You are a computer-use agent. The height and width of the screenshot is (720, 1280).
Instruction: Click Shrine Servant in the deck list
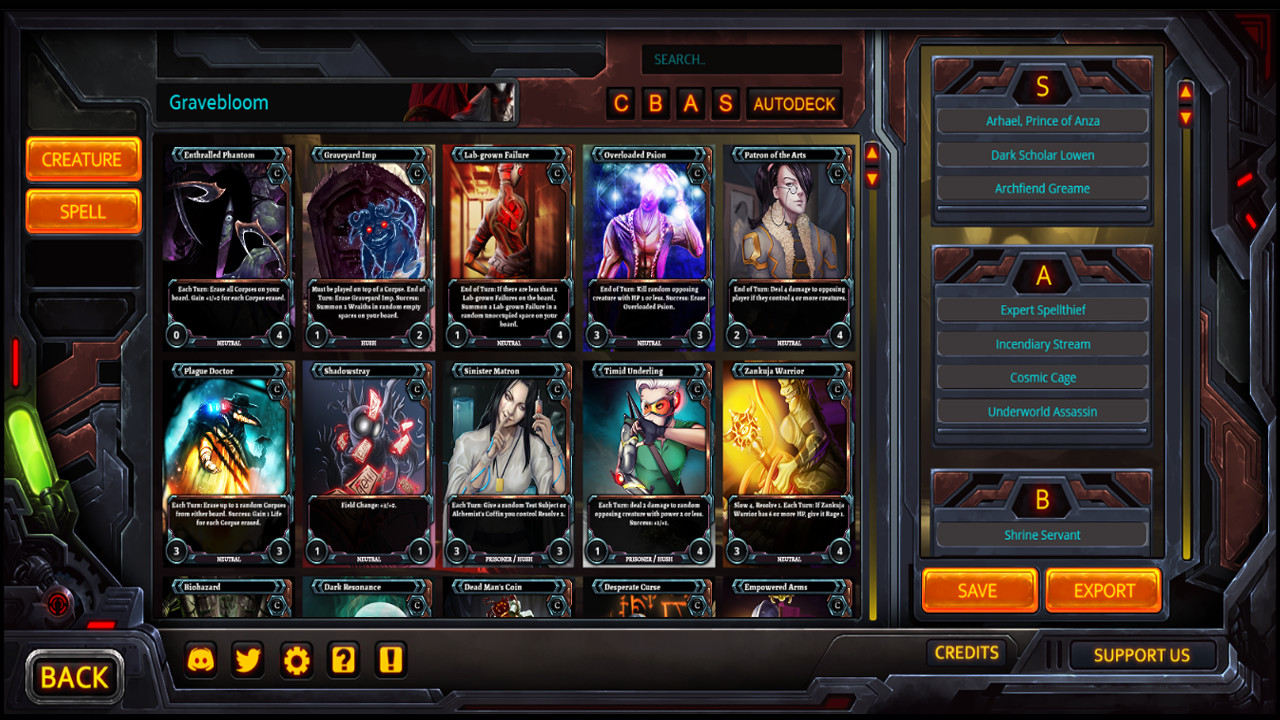pyautogui.click(x=1042, y=535)
